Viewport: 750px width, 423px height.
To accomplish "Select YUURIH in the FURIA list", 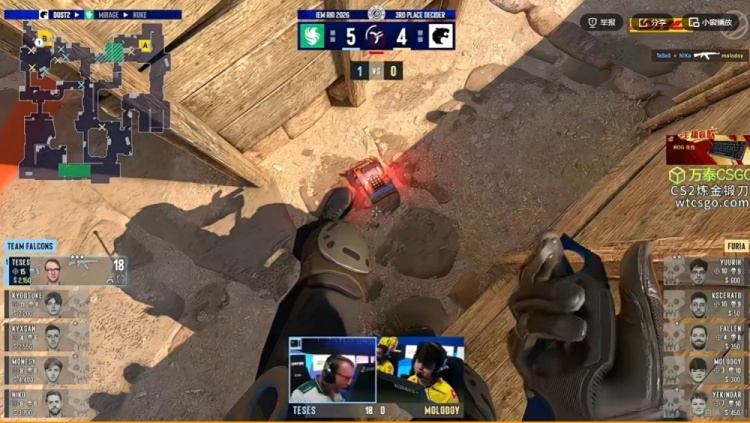I will pos(706,271).
